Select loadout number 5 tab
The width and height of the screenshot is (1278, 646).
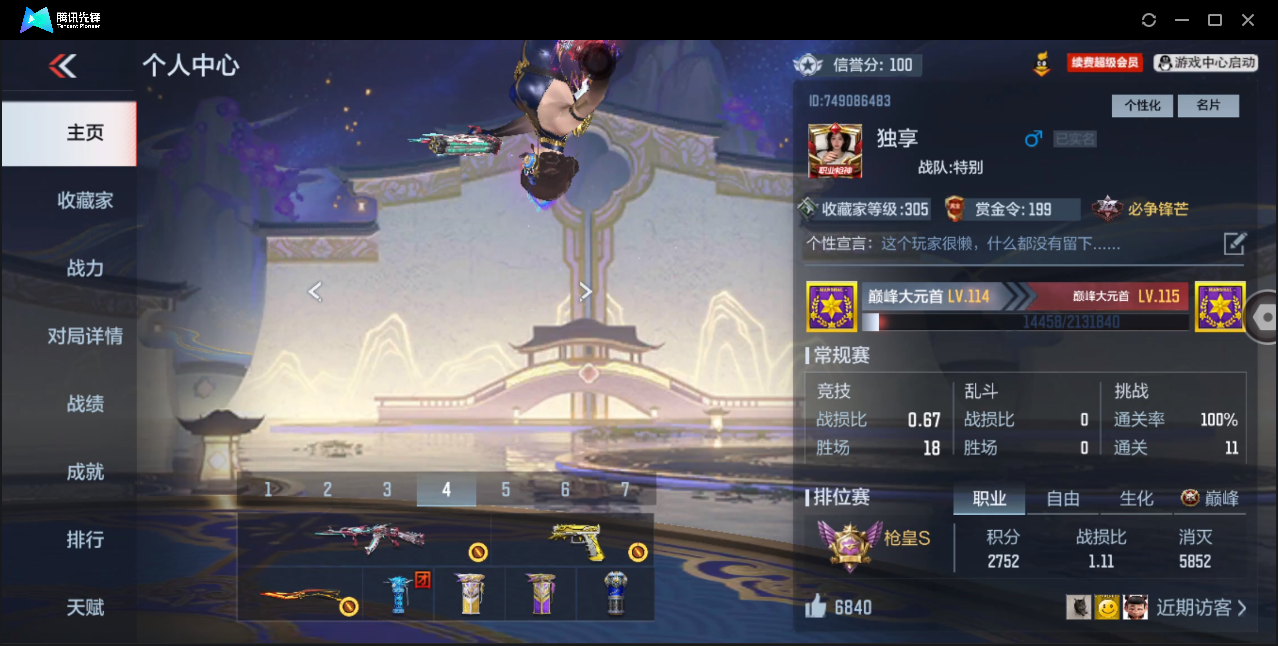point(506,489)
